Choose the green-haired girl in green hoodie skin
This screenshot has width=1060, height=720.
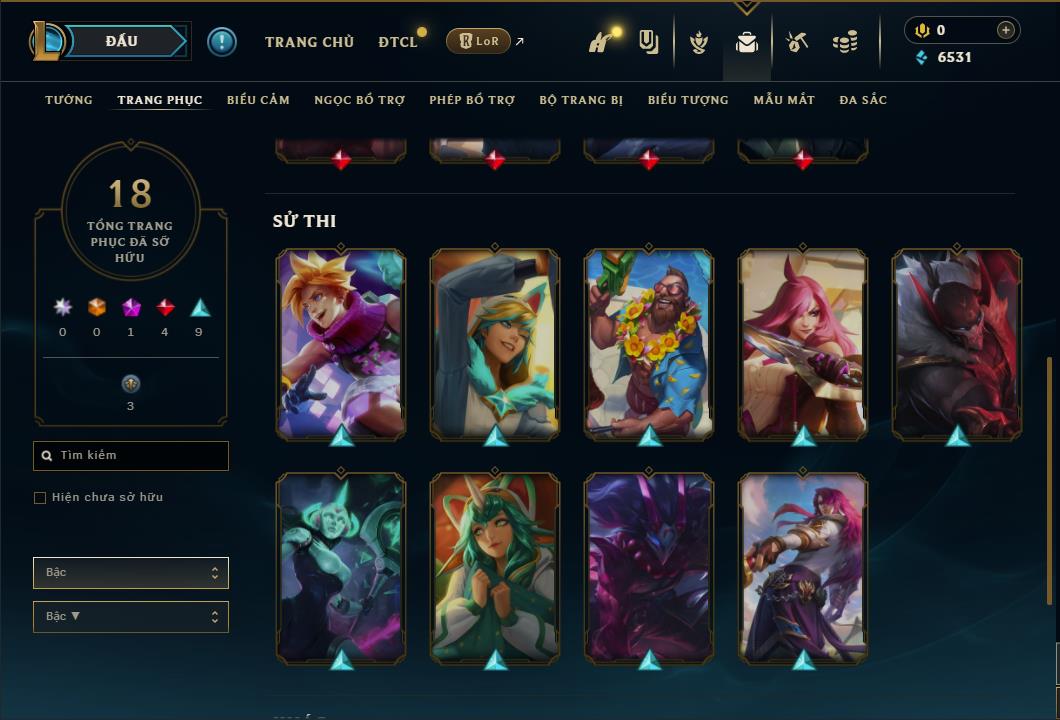(495, 567)
